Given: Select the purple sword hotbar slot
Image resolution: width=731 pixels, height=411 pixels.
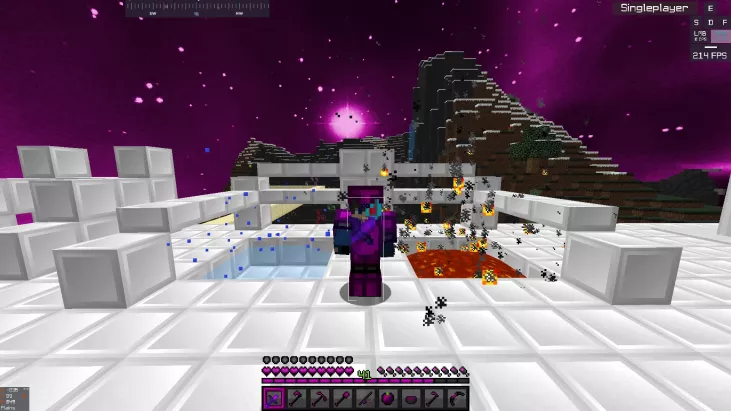Looking at the screenshot, I should 273,398.
